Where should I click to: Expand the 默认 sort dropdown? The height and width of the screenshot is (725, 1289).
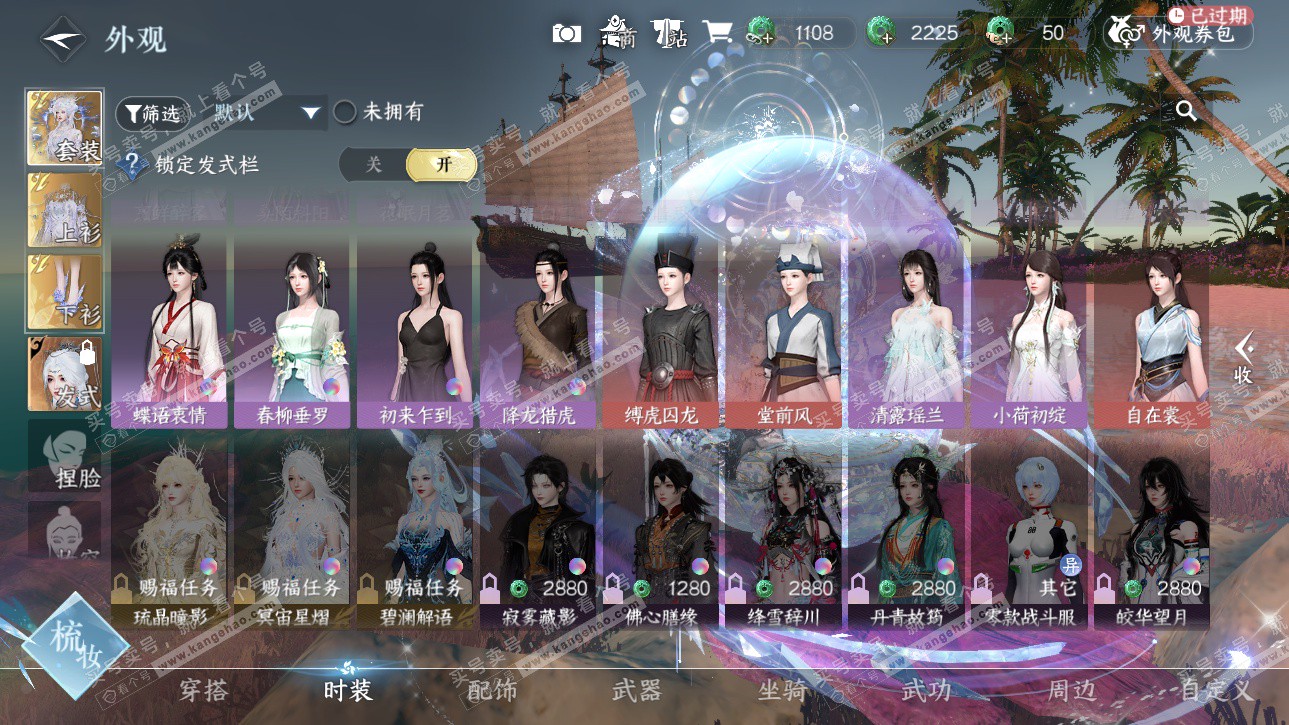310,112
